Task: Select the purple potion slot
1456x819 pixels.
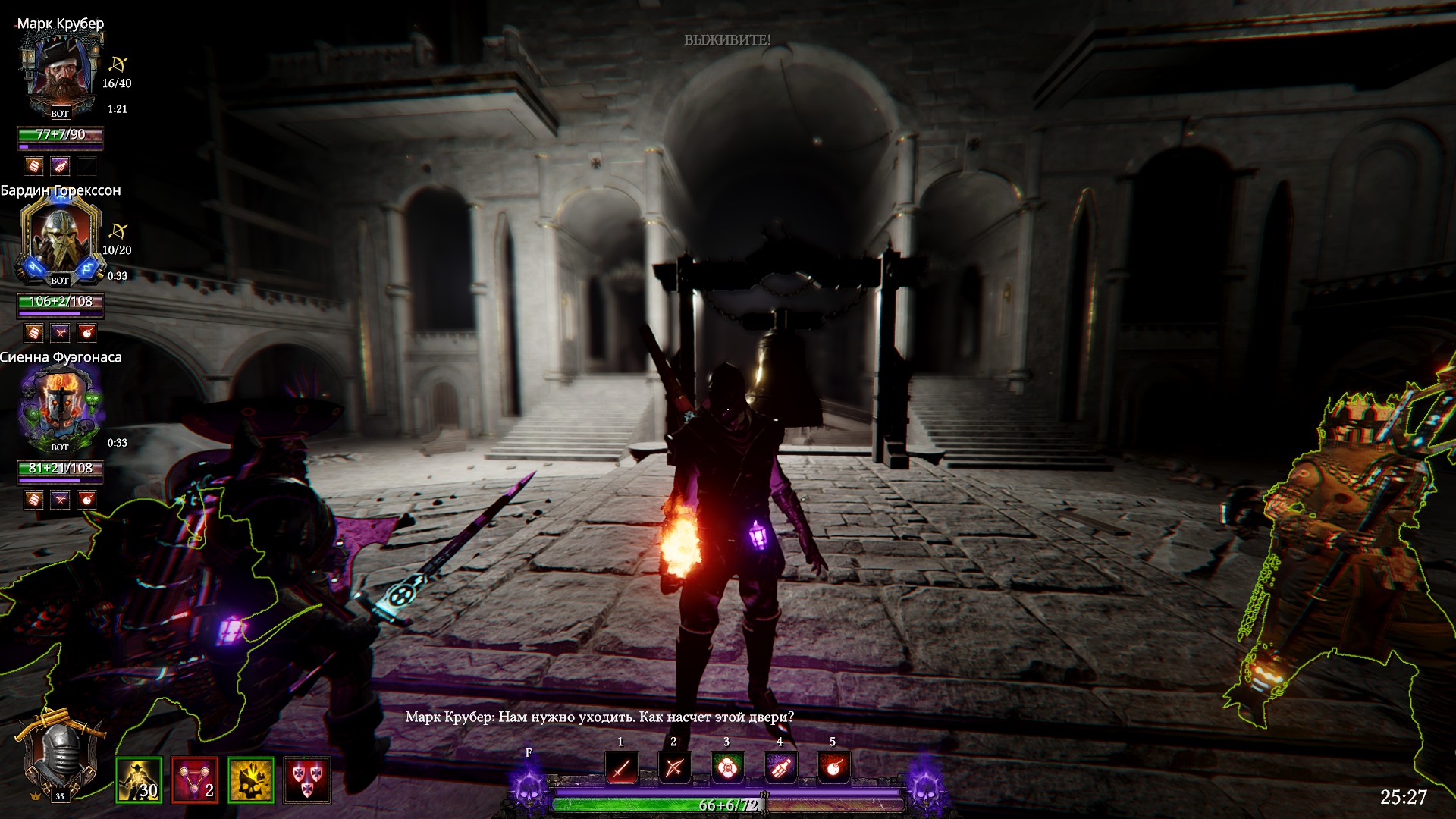Action: [780, 768]
